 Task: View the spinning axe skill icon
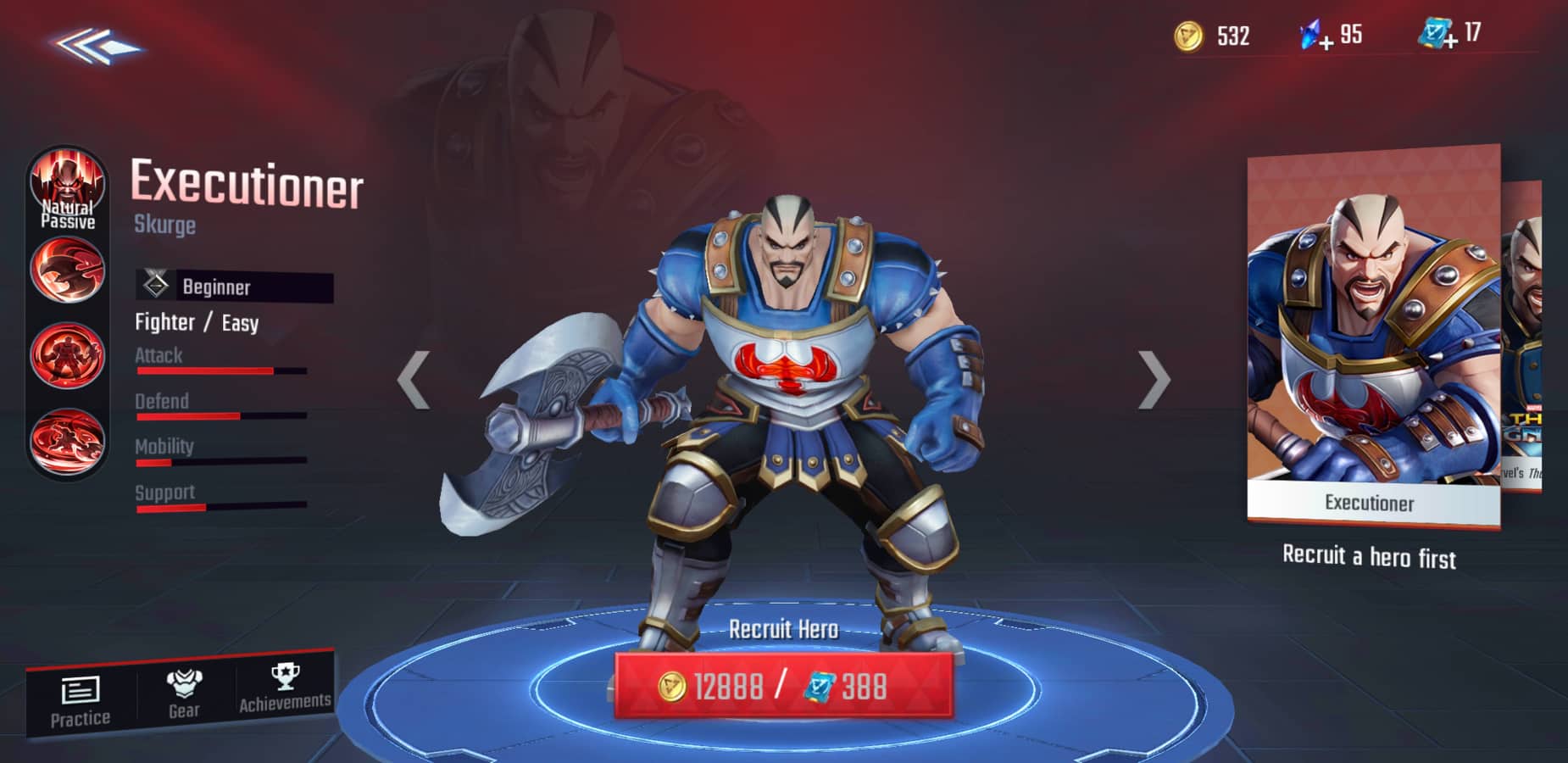coord(68,440)
